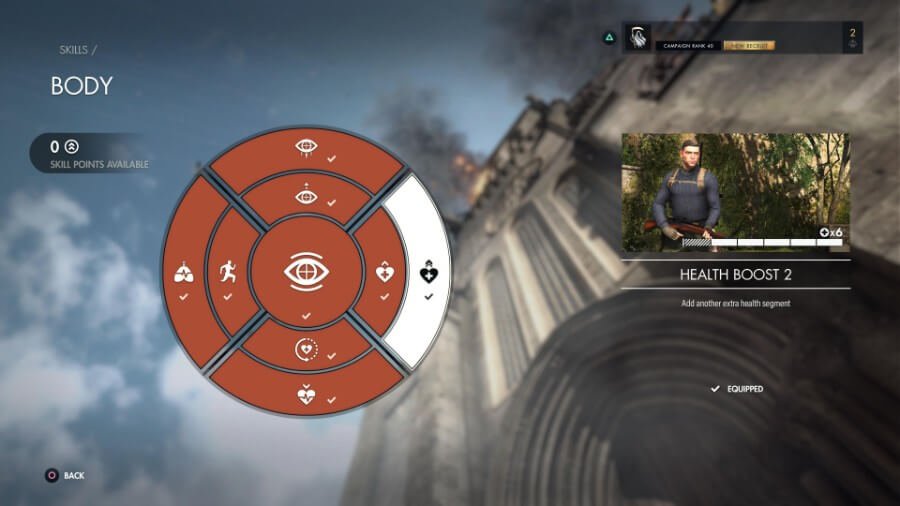Return to the Skills breadcrumb
Image resolution: width=900 pixels, height=506 pixels.
[x=76, y=49]
